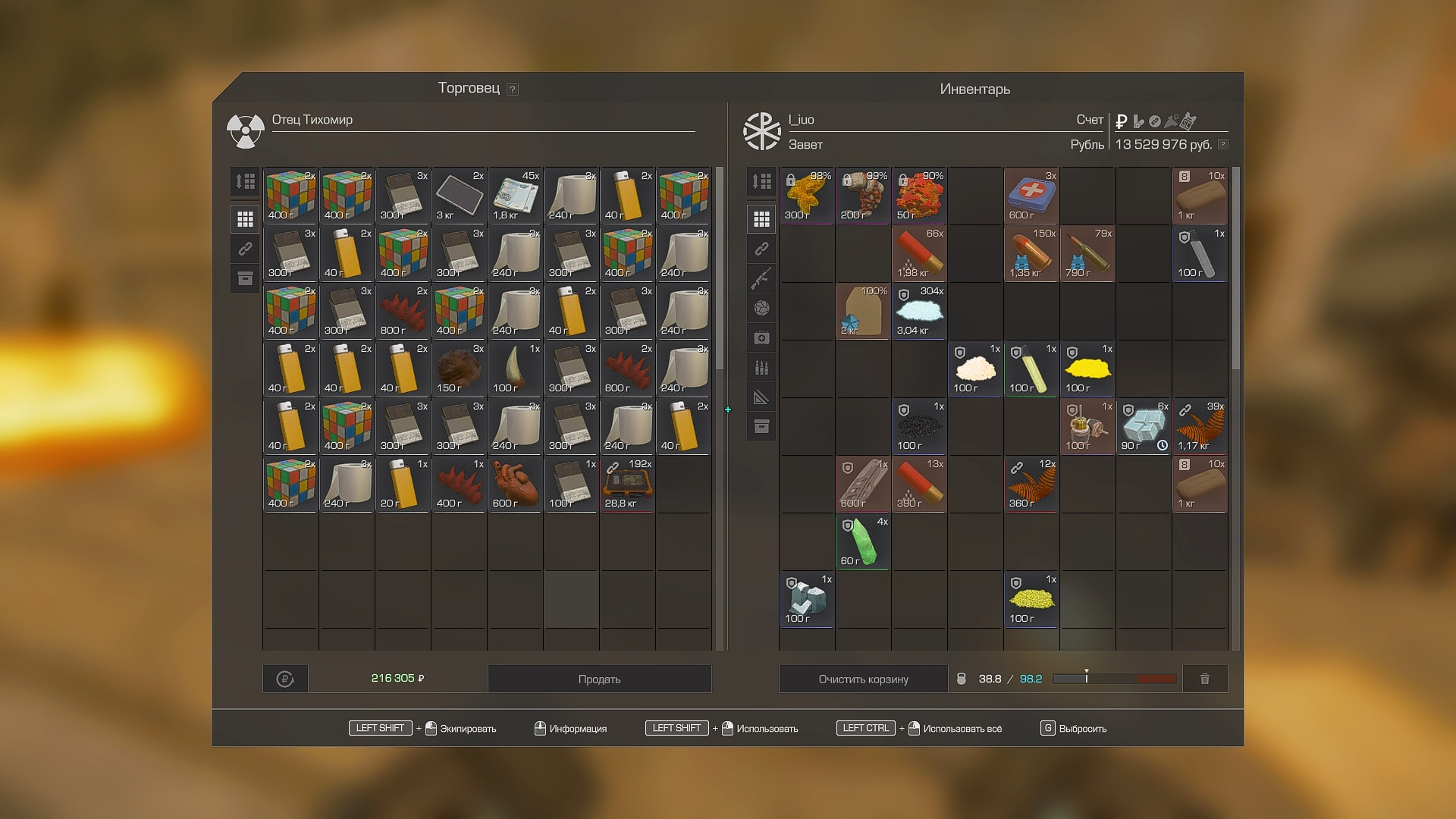Select the banknotes stack of 45
Viewport: 1456px width, 819px height.
click(x=516, y=196)
